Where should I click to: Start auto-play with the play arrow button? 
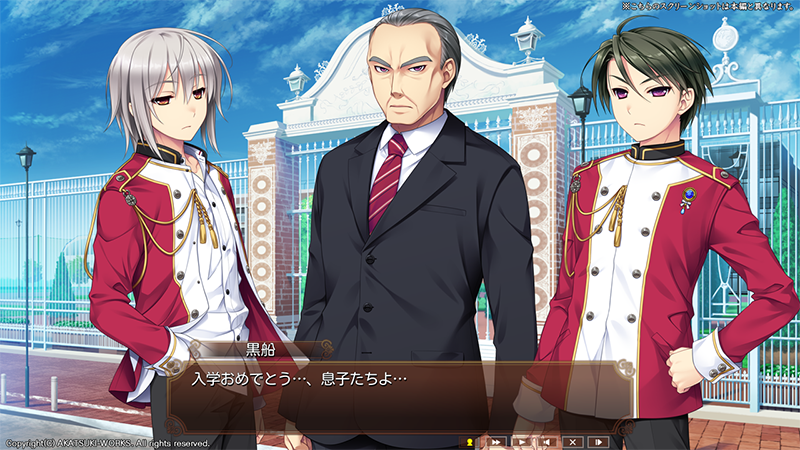tap(521, 441)
